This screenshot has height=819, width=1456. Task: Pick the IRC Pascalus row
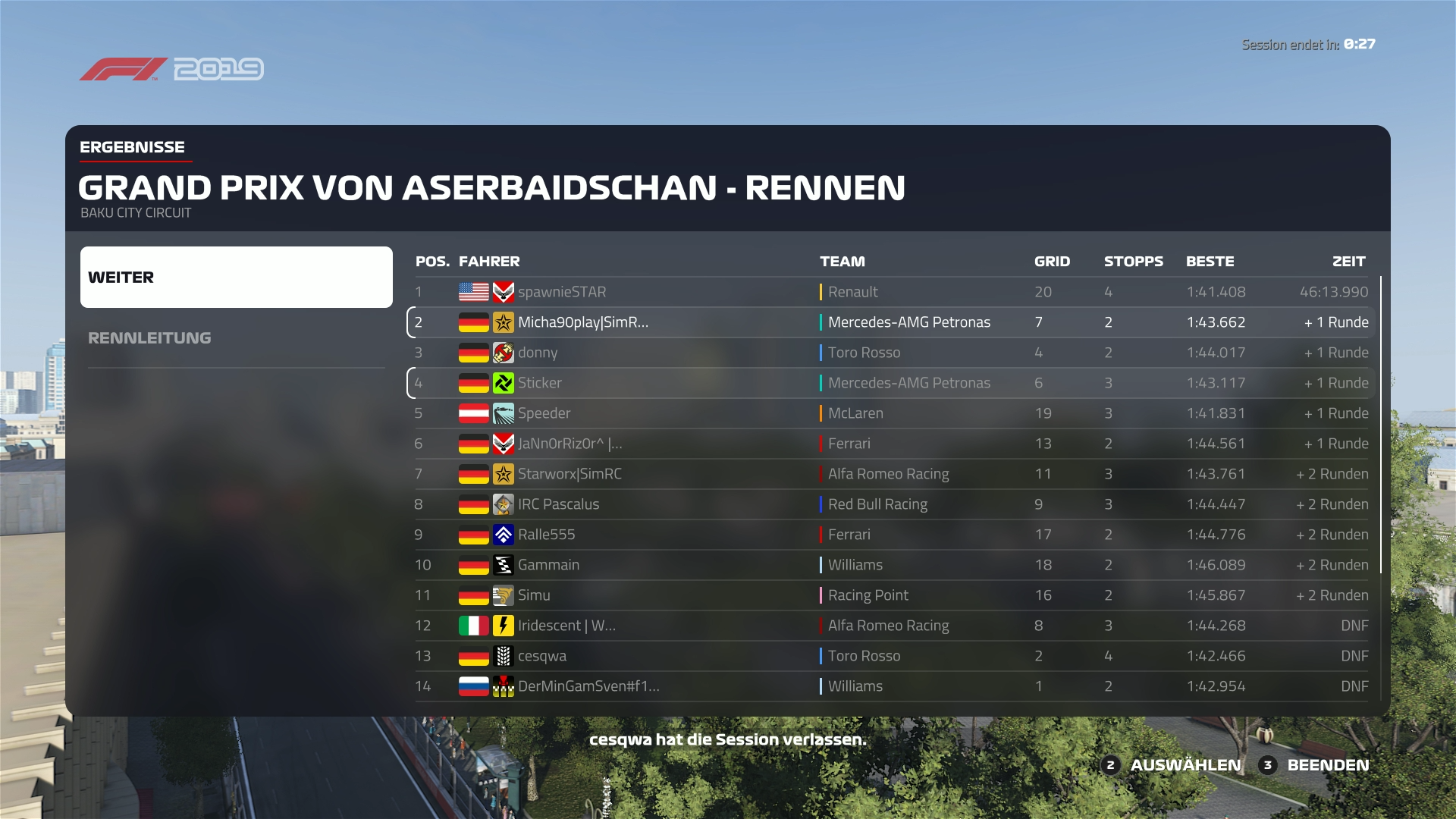[891, 504]
